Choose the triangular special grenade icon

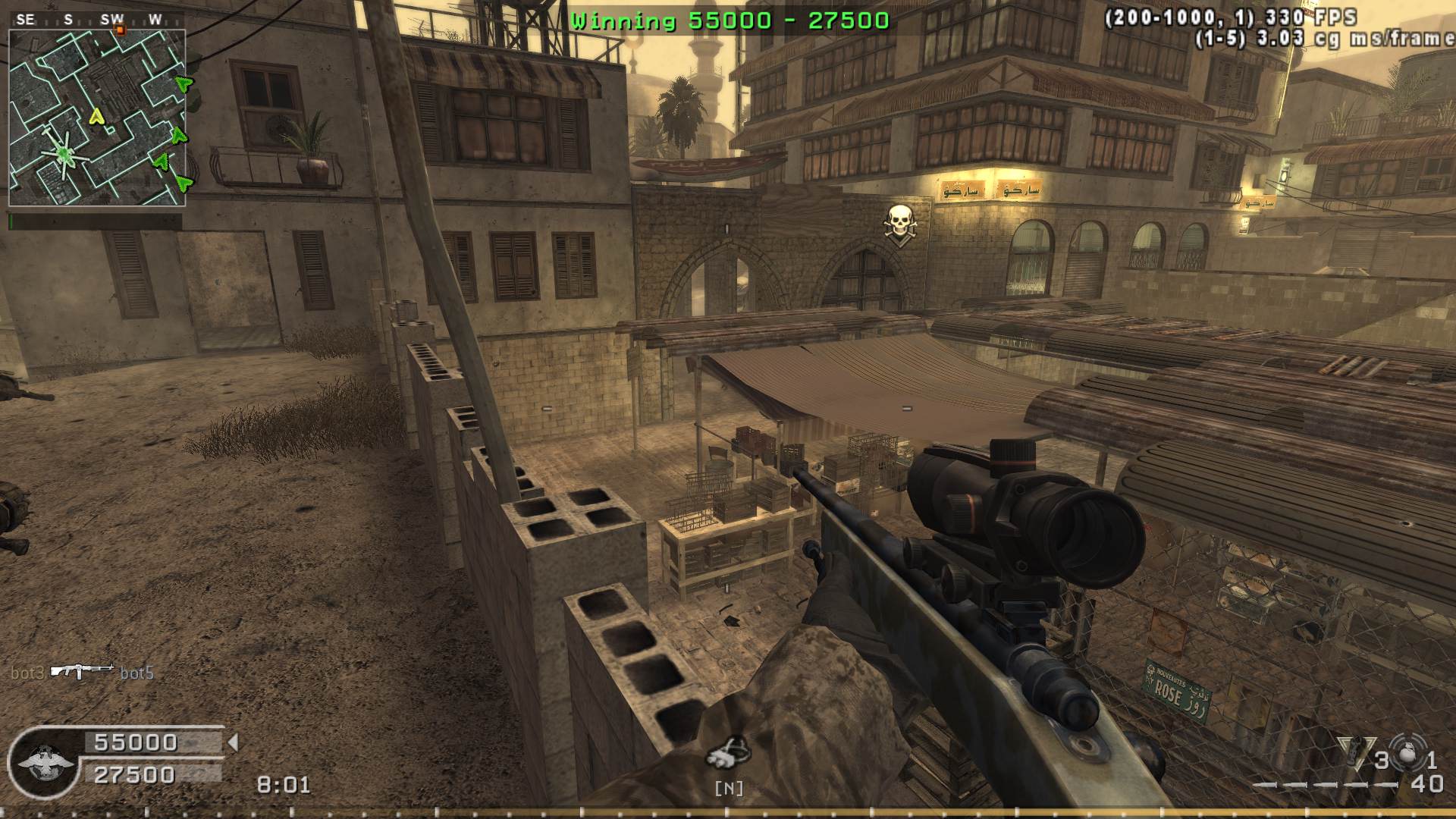tap(1356, 753)
